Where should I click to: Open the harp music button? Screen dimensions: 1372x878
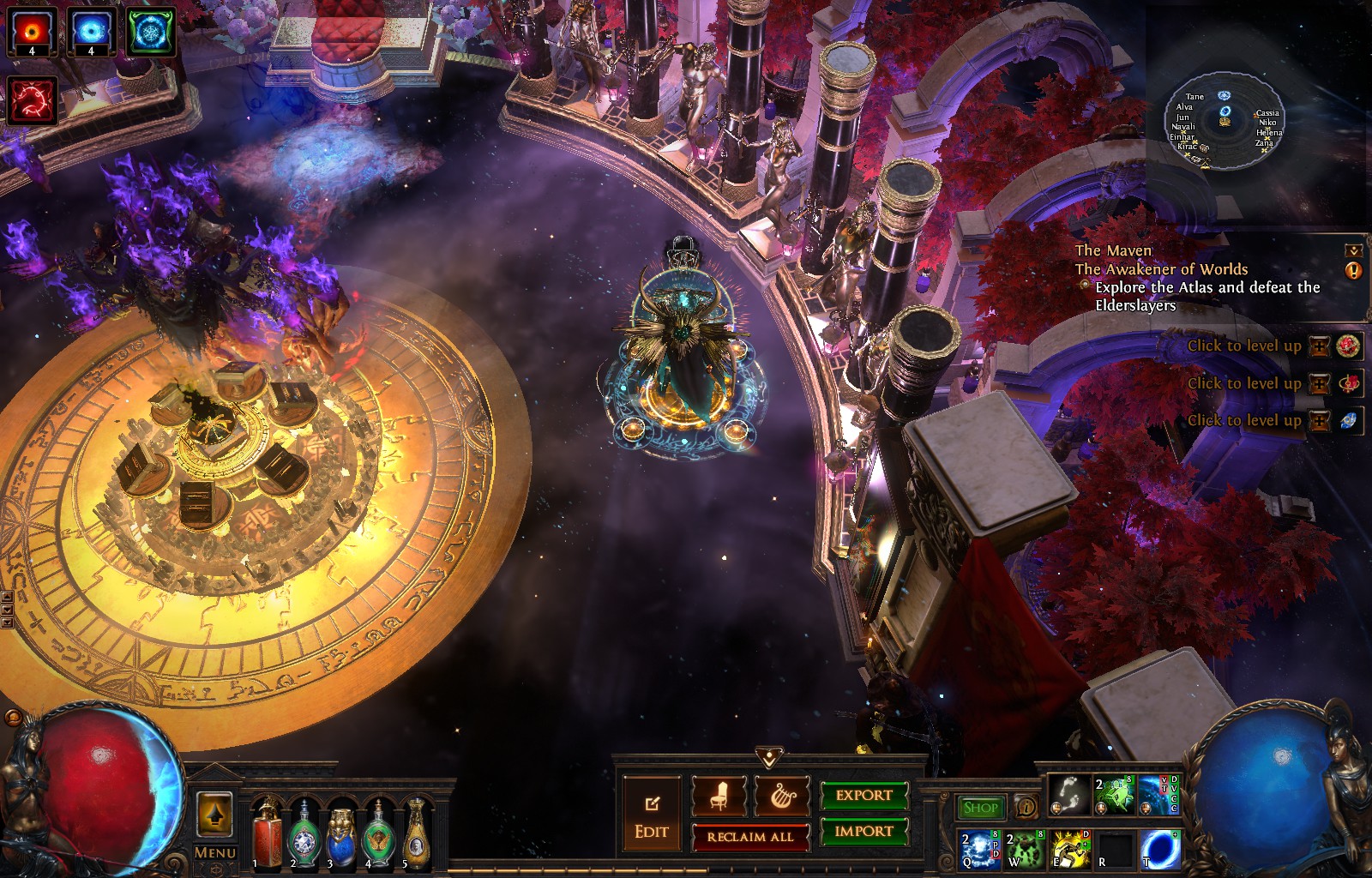782,796
